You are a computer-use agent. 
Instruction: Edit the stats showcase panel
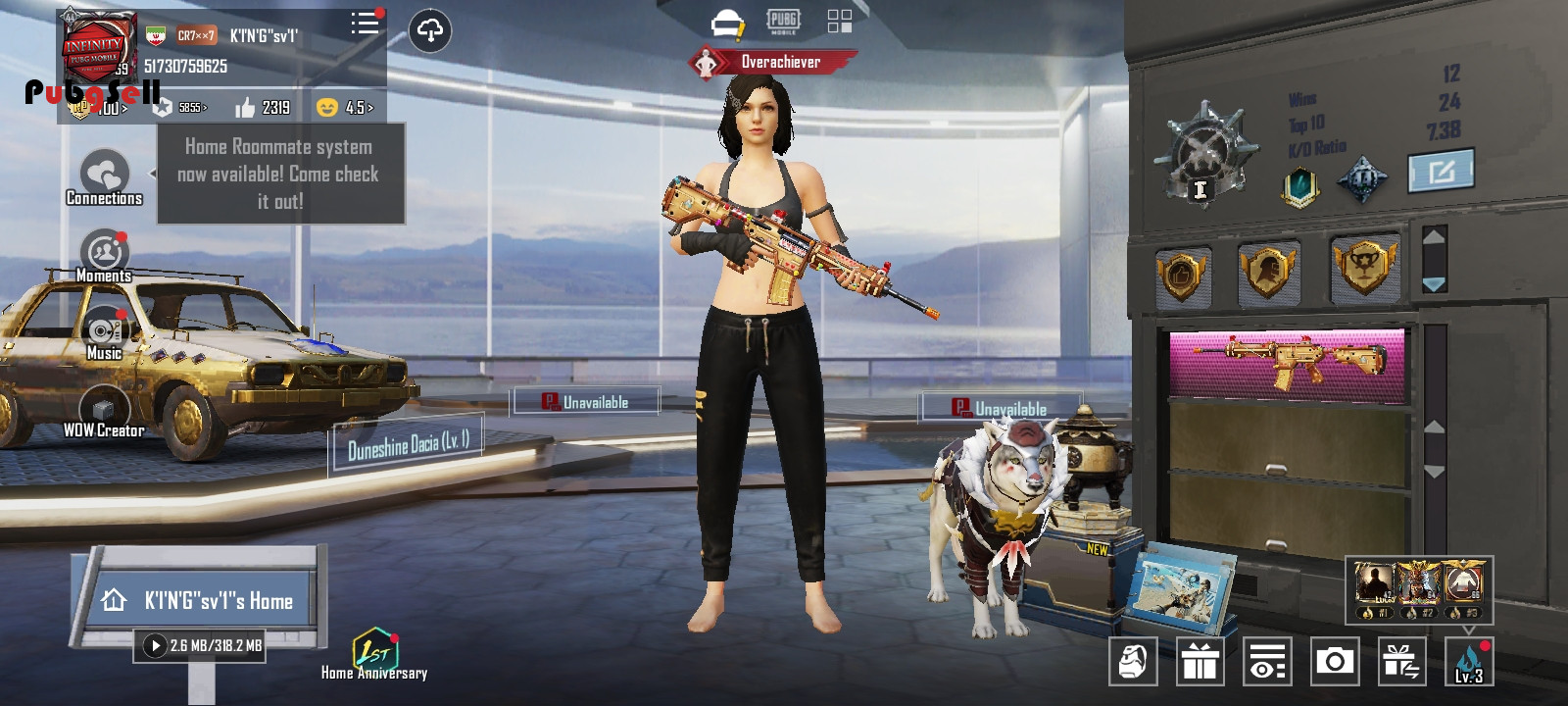(1441, 173)
